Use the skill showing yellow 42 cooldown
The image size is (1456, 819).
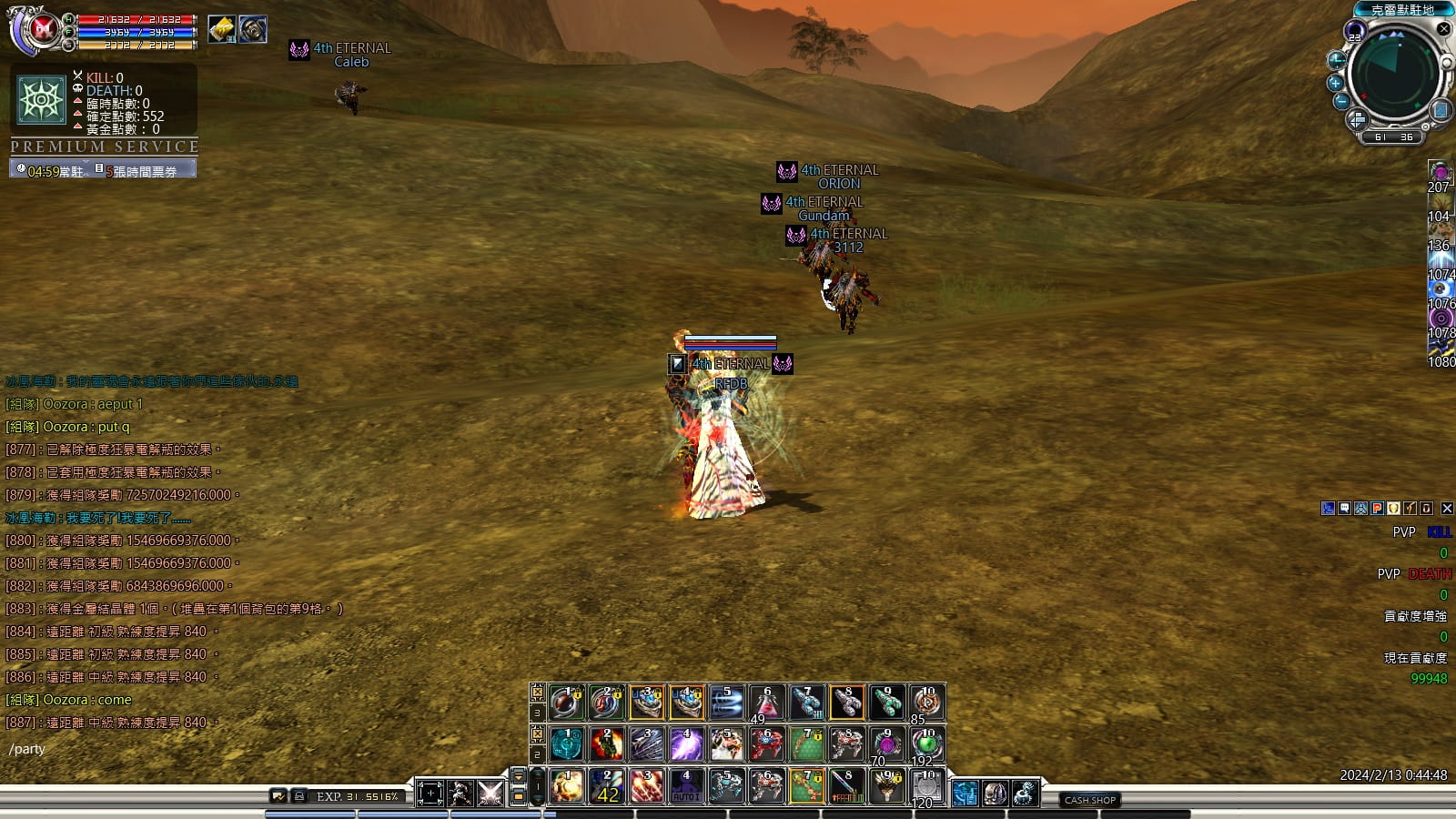[x=606, y=786]
